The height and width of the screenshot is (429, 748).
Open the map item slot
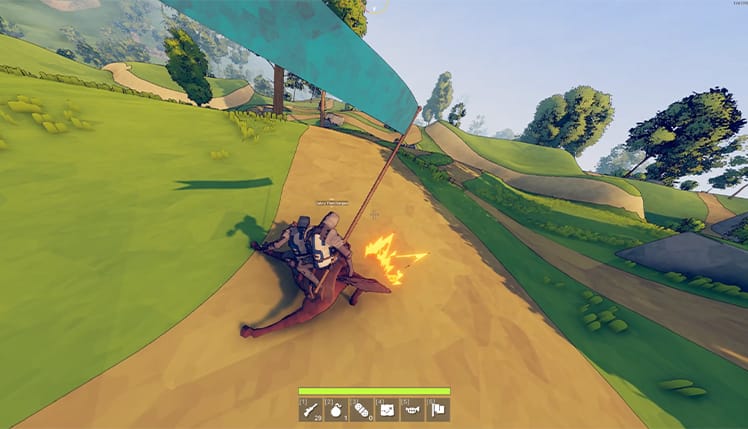(386, 409)
